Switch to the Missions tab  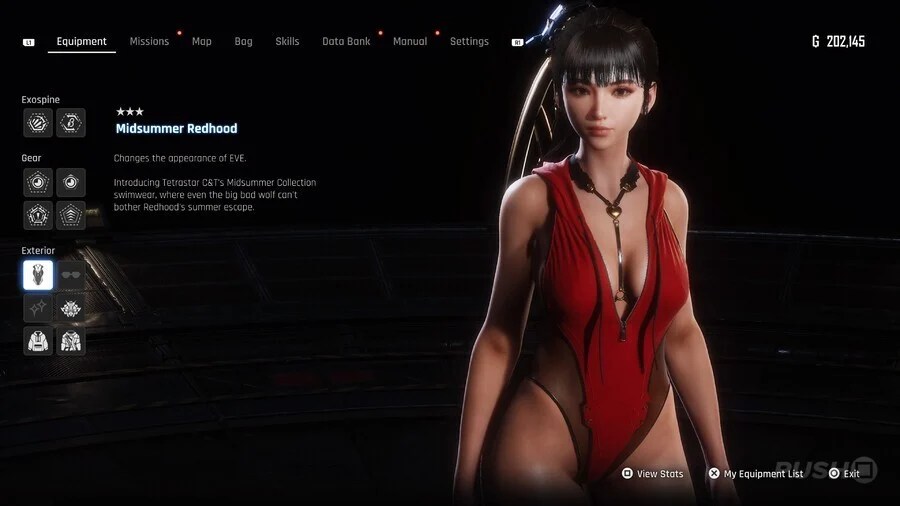(x=149, y=42)
